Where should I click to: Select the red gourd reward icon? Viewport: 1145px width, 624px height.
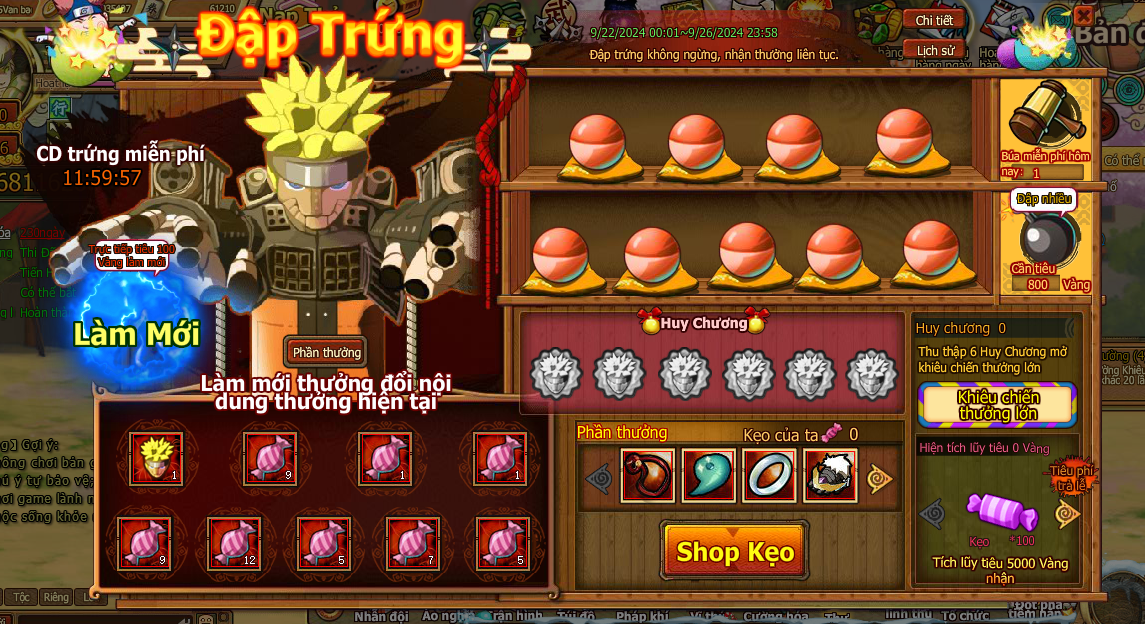[x=648, y=476]
